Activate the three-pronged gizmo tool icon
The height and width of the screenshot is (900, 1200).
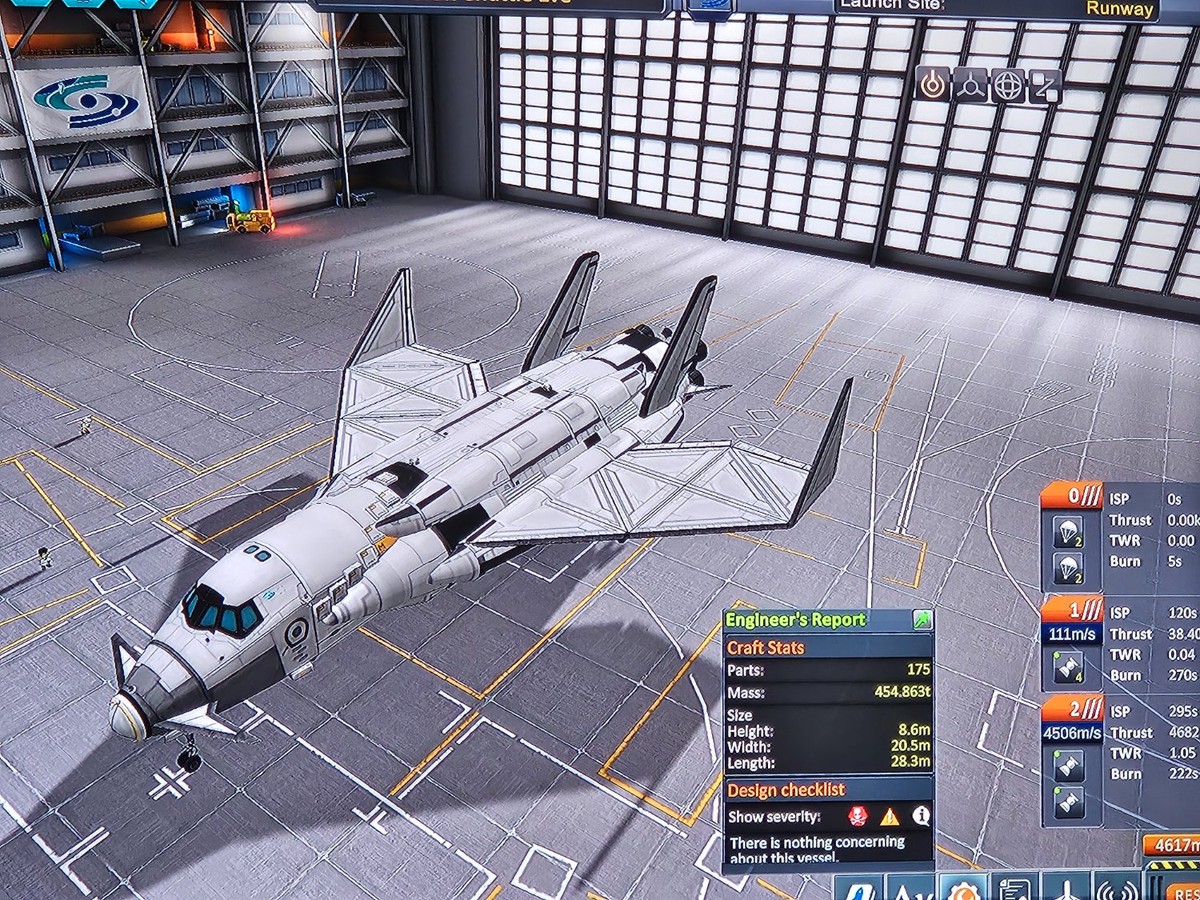[970, 85]
